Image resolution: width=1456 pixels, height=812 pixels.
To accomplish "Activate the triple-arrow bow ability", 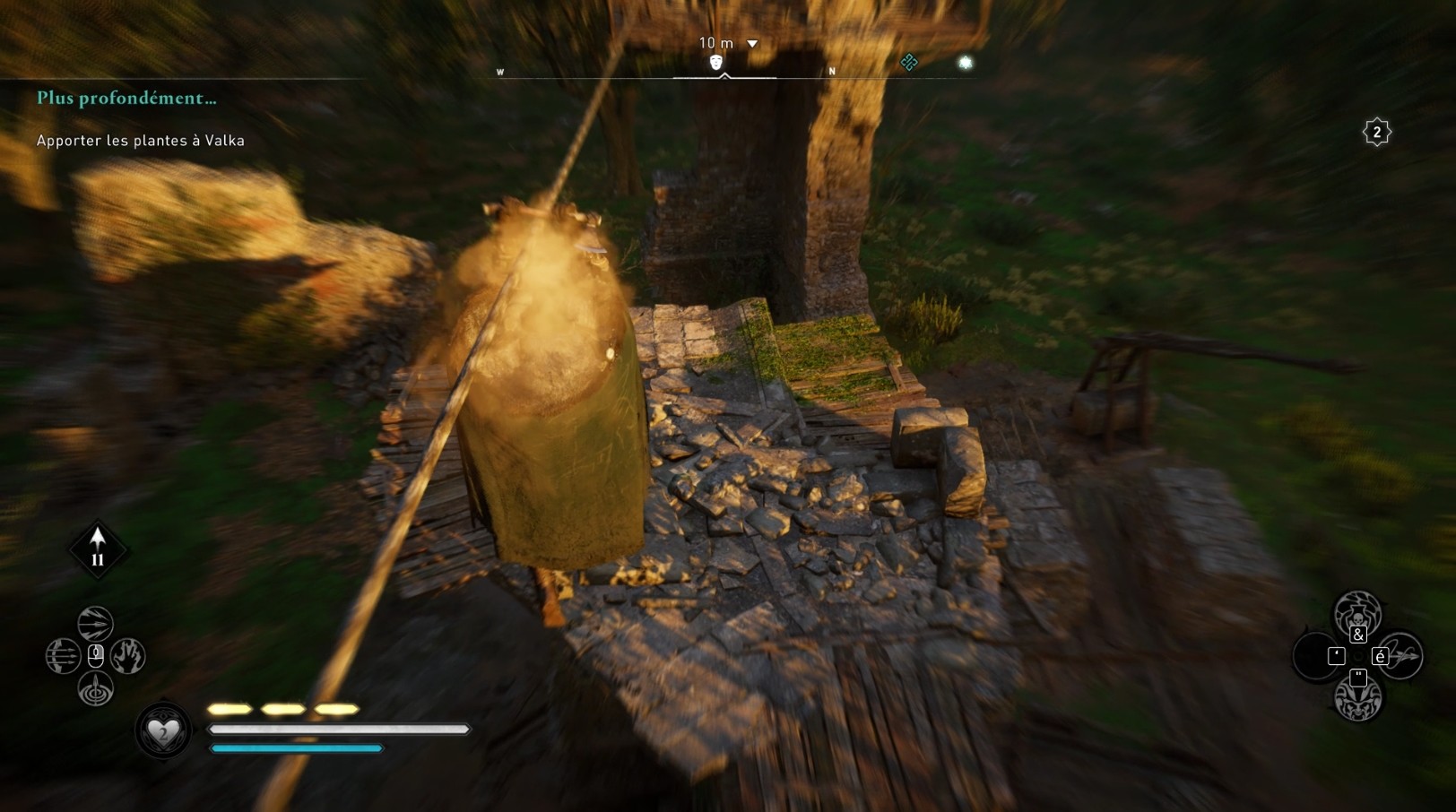I will [63, 656].
